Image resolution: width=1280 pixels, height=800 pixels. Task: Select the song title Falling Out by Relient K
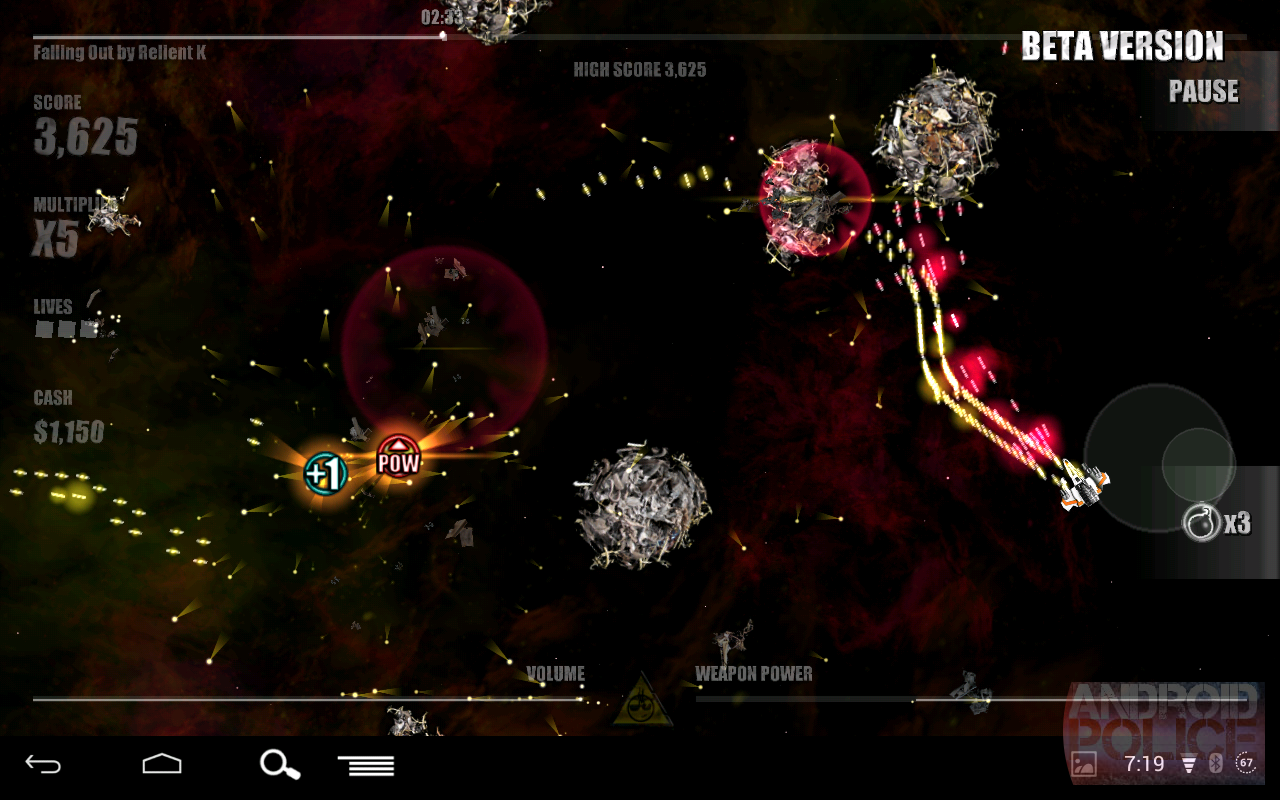click(118, 52)
